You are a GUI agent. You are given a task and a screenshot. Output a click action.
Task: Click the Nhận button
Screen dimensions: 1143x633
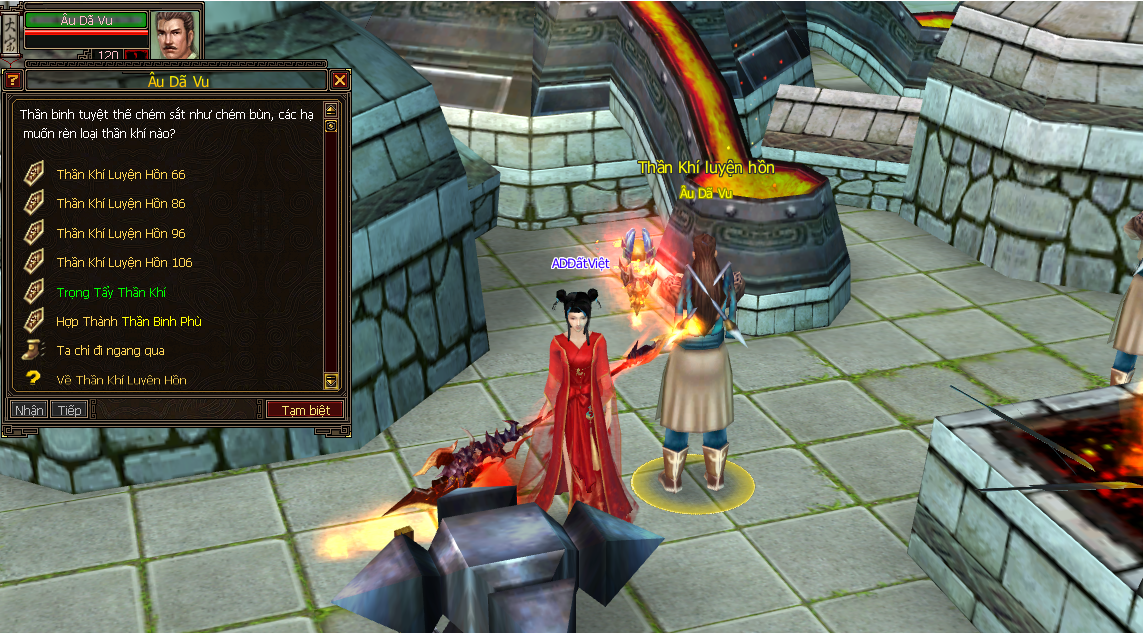[29, 410]
